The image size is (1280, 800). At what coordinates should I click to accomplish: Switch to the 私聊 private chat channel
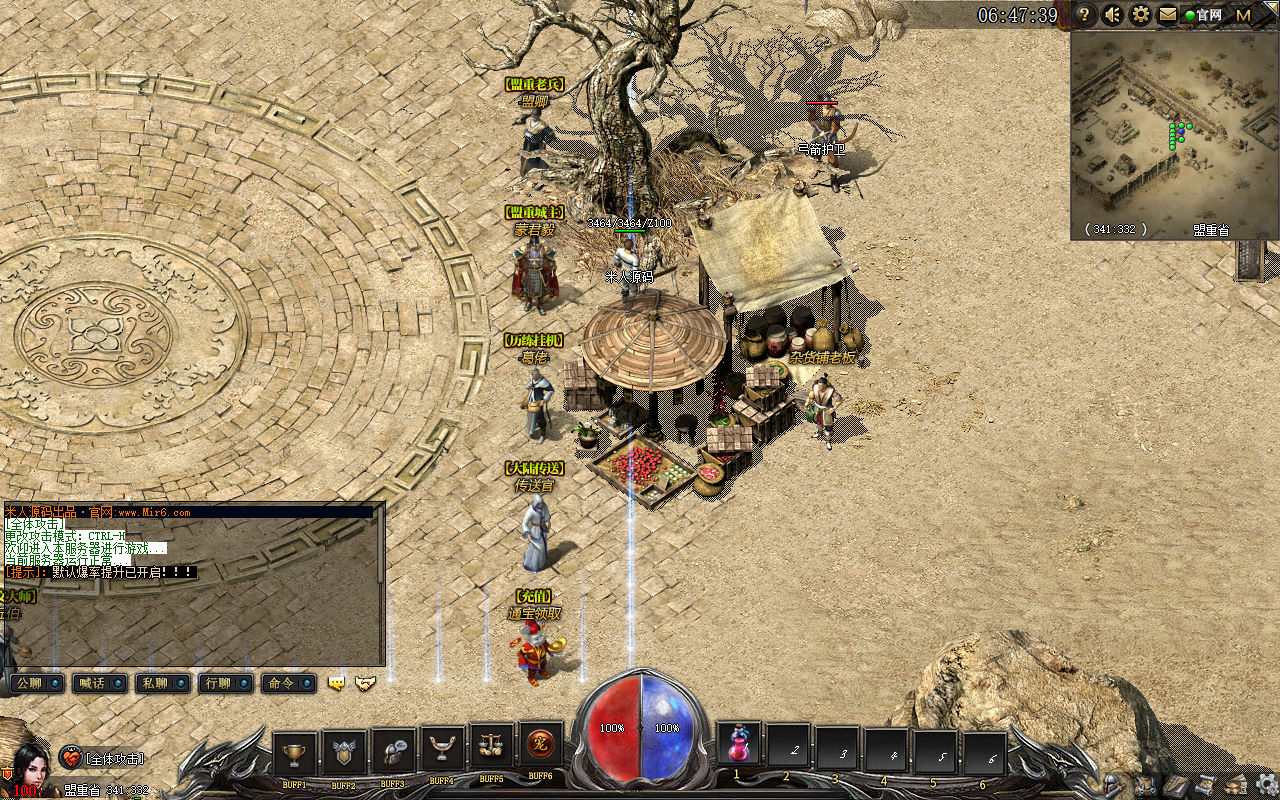163,683
